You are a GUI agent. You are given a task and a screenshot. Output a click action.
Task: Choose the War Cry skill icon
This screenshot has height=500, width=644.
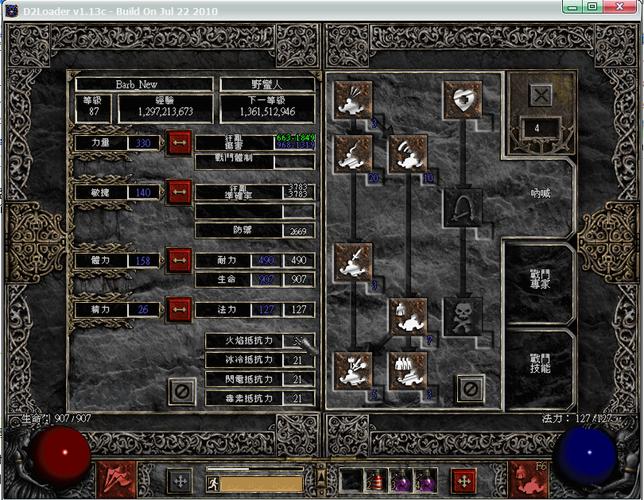(354, 369)
